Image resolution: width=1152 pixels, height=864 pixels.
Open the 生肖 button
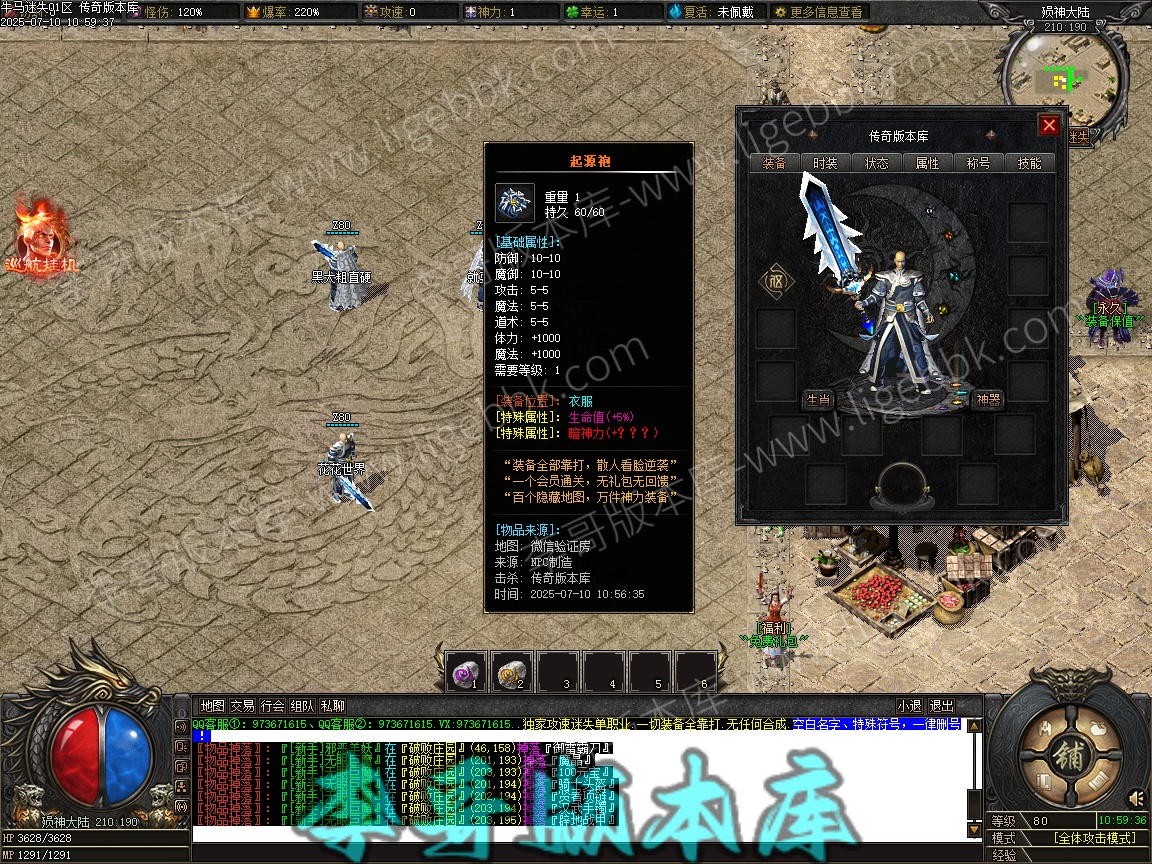tap(818, 400)
